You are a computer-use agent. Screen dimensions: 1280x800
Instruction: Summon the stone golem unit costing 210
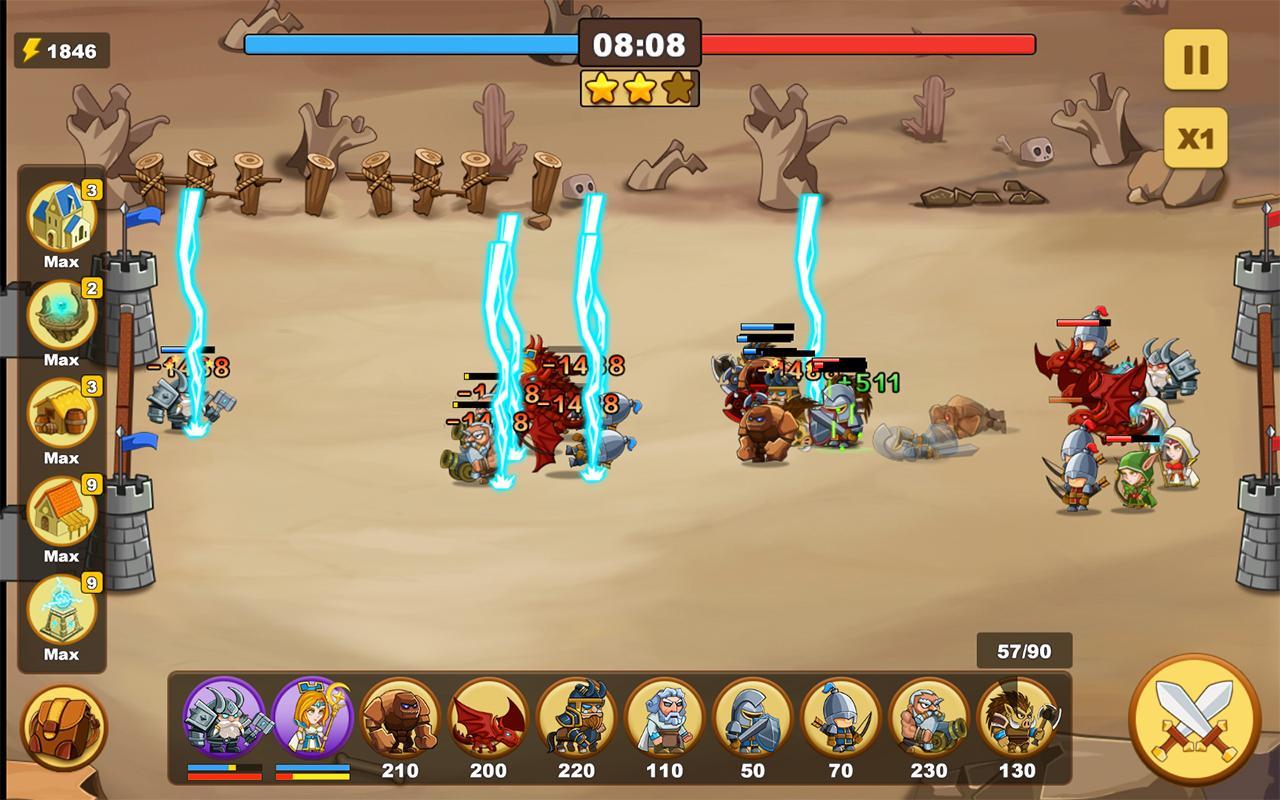click(x=402, y=716)
